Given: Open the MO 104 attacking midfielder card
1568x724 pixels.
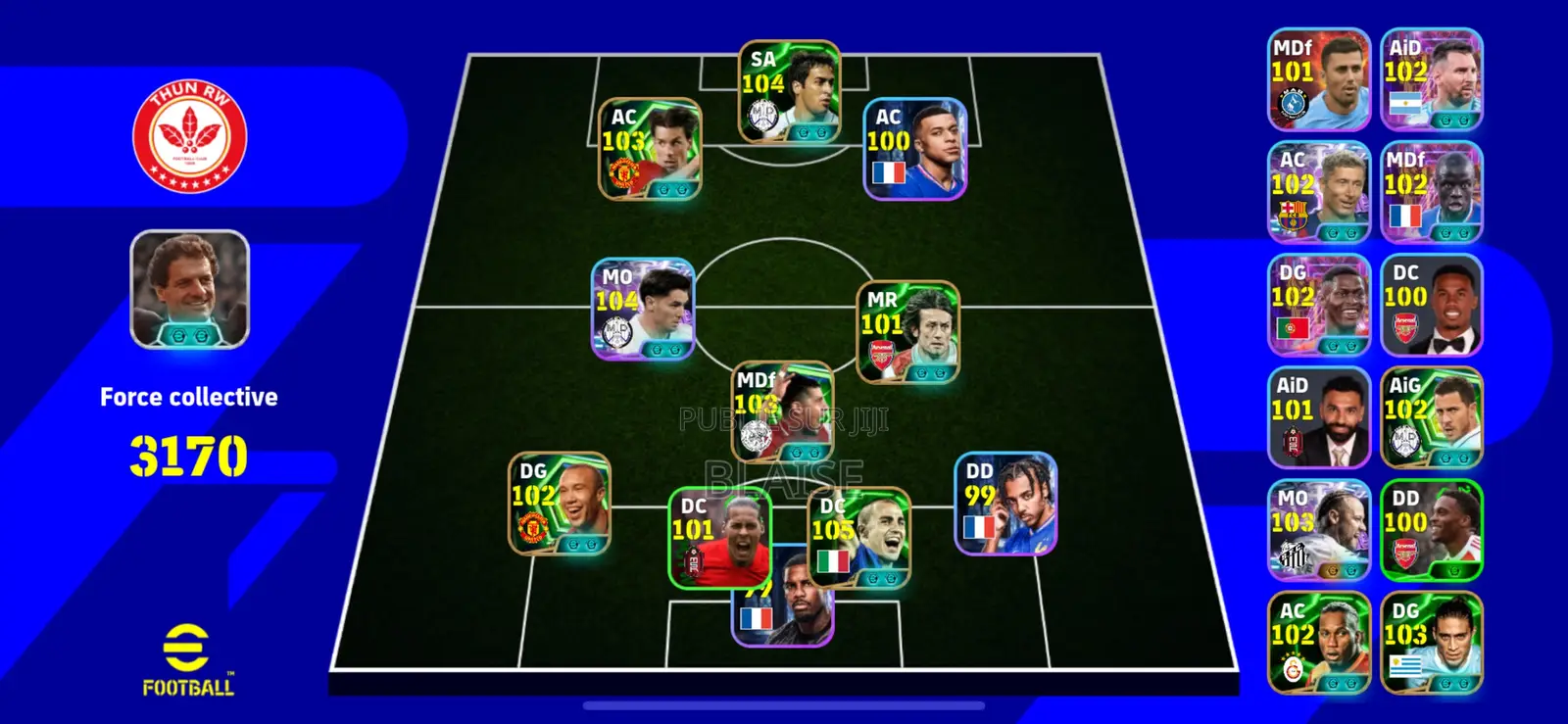Looking at the screenshot, I should click(645, 307).
